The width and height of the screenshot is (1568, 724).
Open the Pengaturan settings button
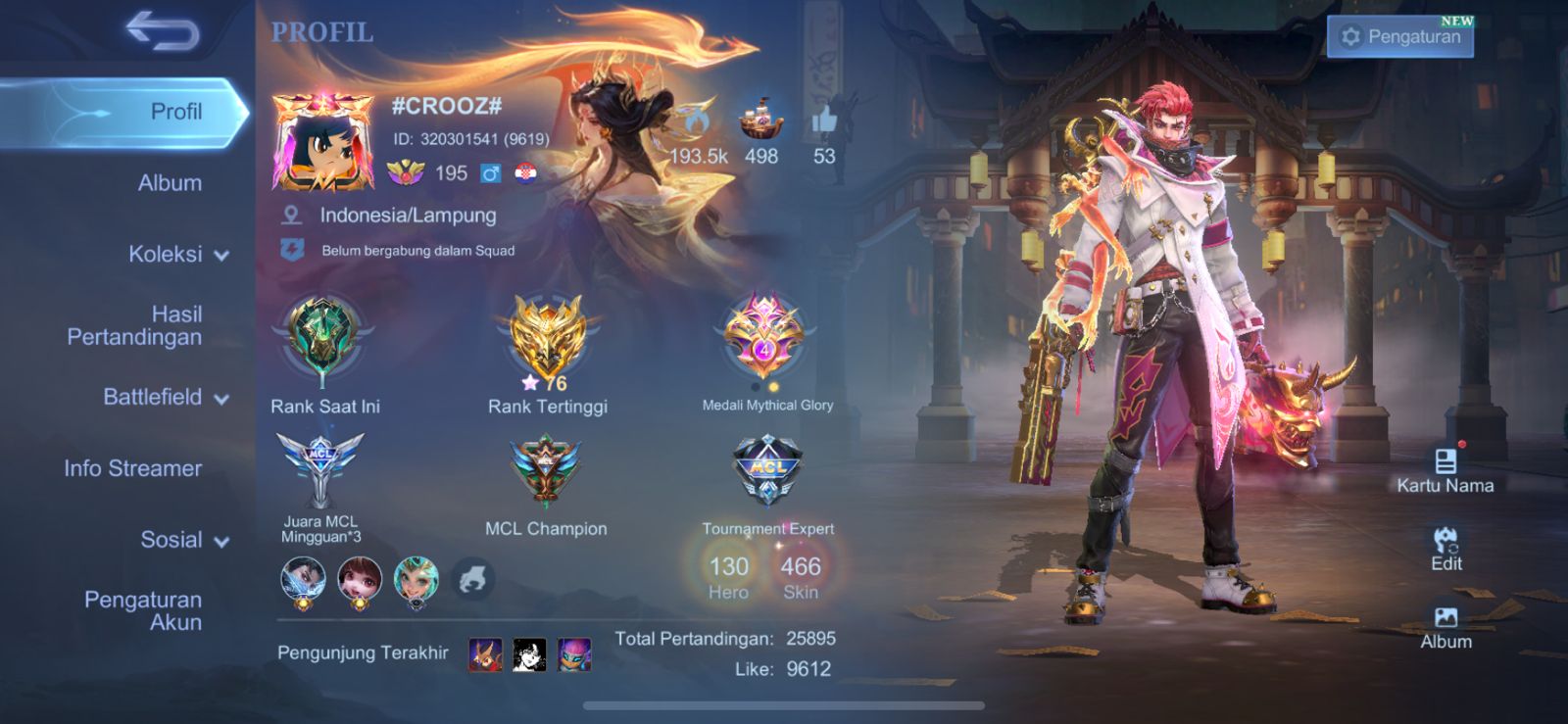1400,37
